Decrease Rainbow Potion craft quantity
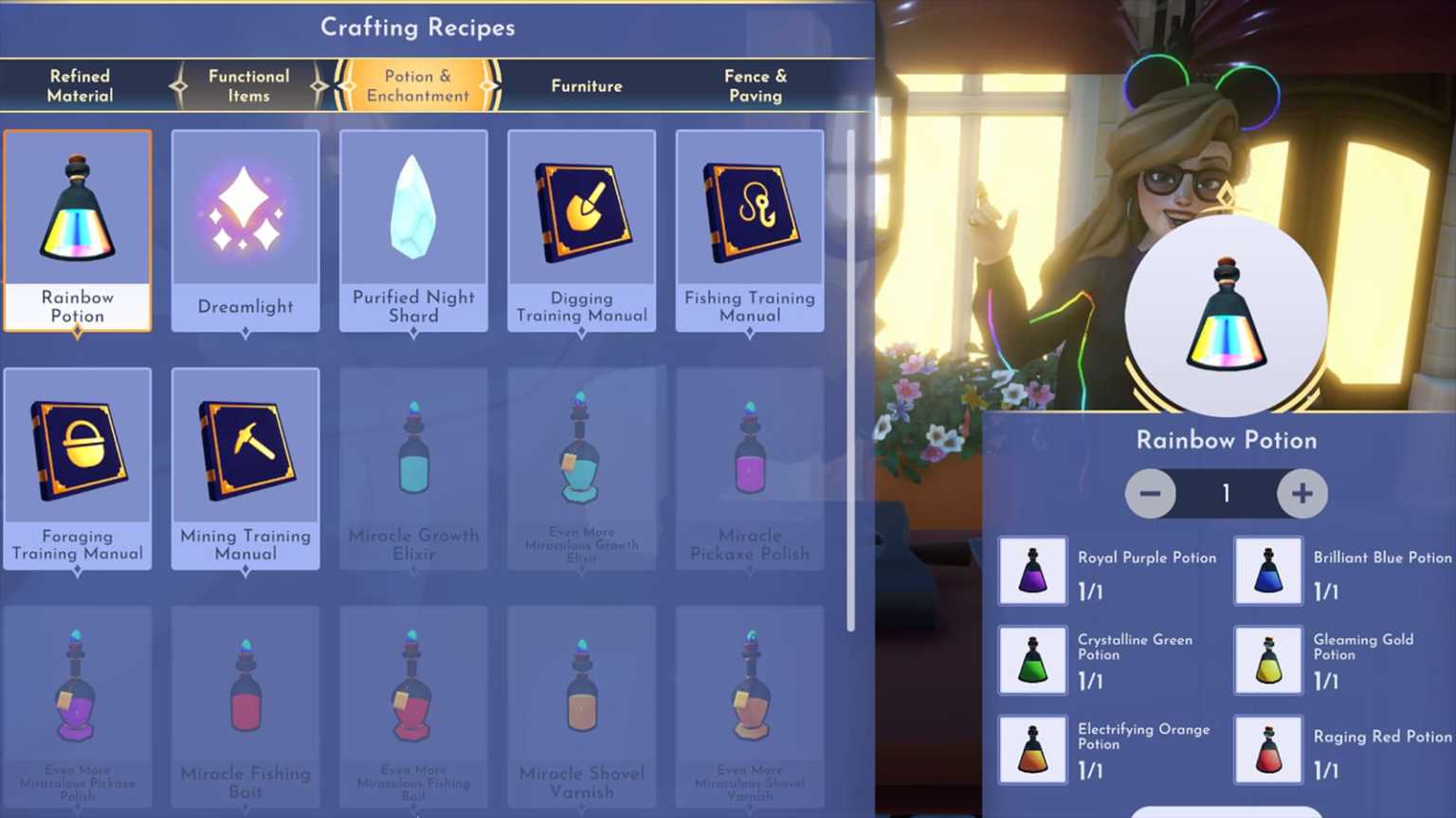1456x818 pixels. (1150, 493)
